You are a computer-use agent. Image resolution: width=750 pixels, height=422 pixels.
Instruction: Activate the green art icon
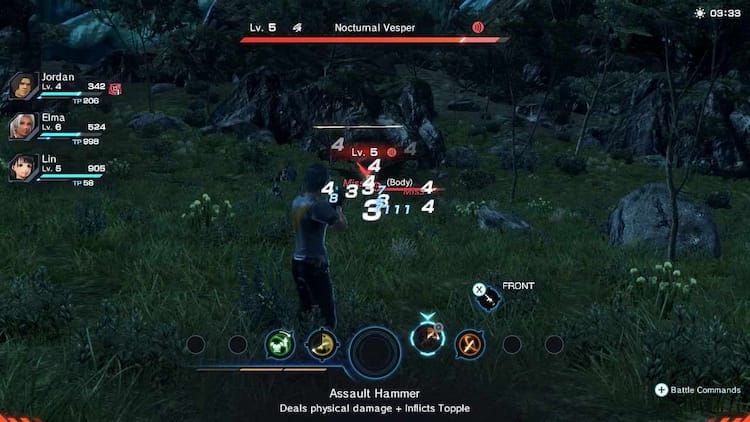pos(279,345)
